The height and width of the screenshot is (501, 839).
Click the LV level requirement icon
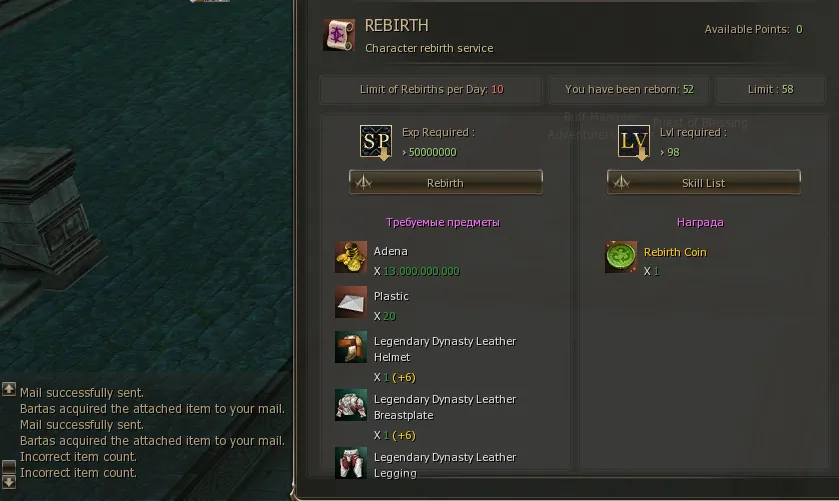tap(634, 143)
